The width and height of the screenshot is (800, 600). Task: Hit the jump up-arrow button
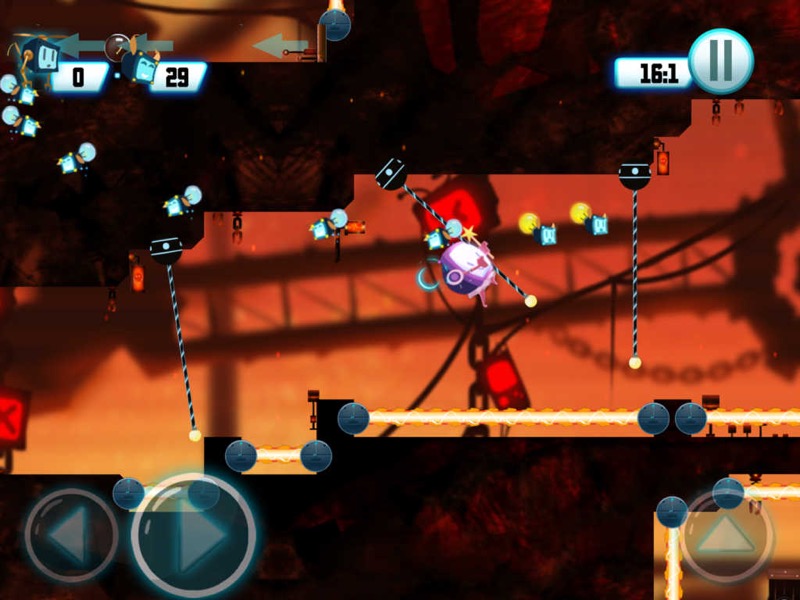(x=726, y=537)
